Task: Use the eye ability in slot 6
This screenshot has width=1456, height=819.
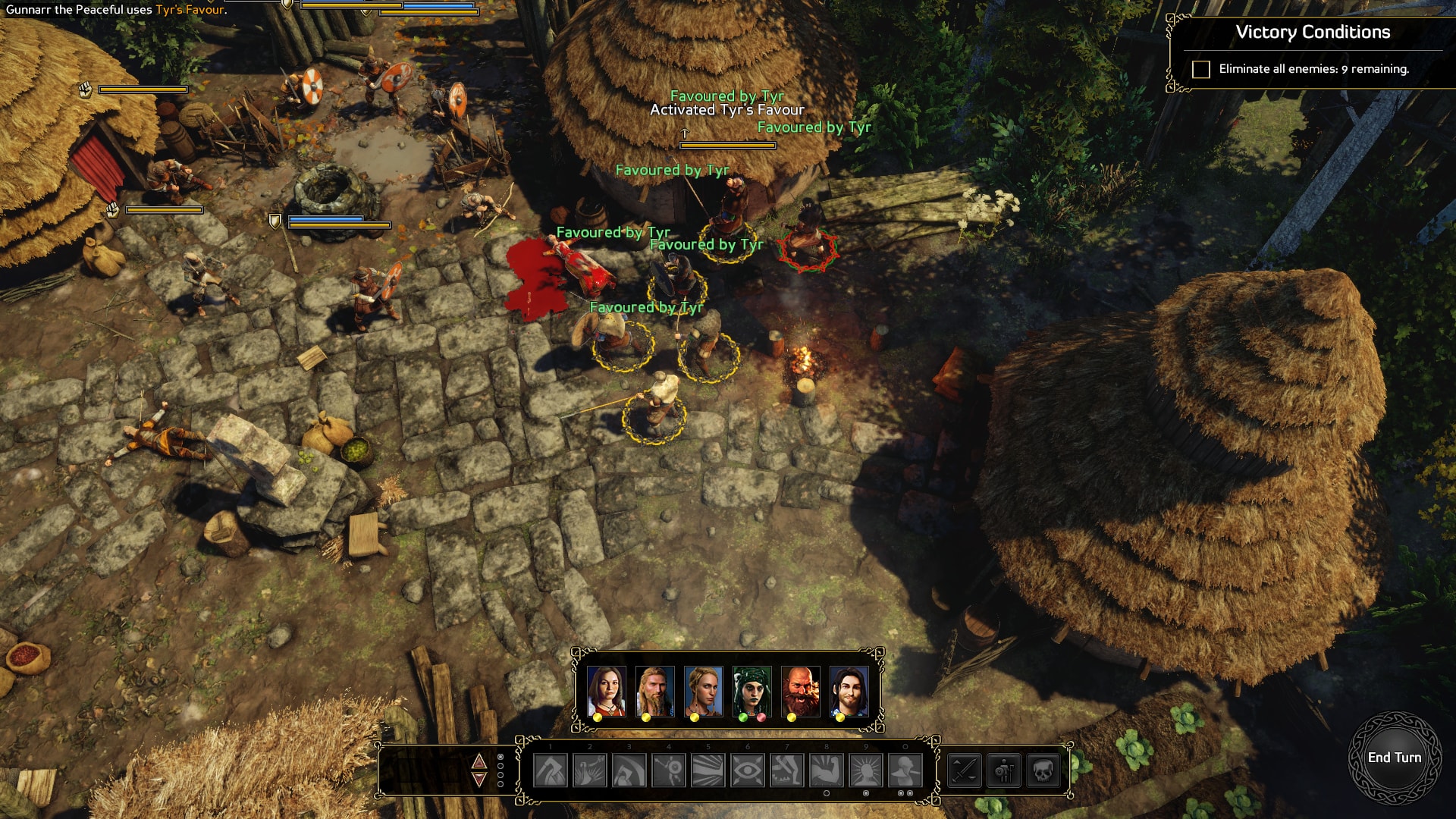Action: click(748, 771)
